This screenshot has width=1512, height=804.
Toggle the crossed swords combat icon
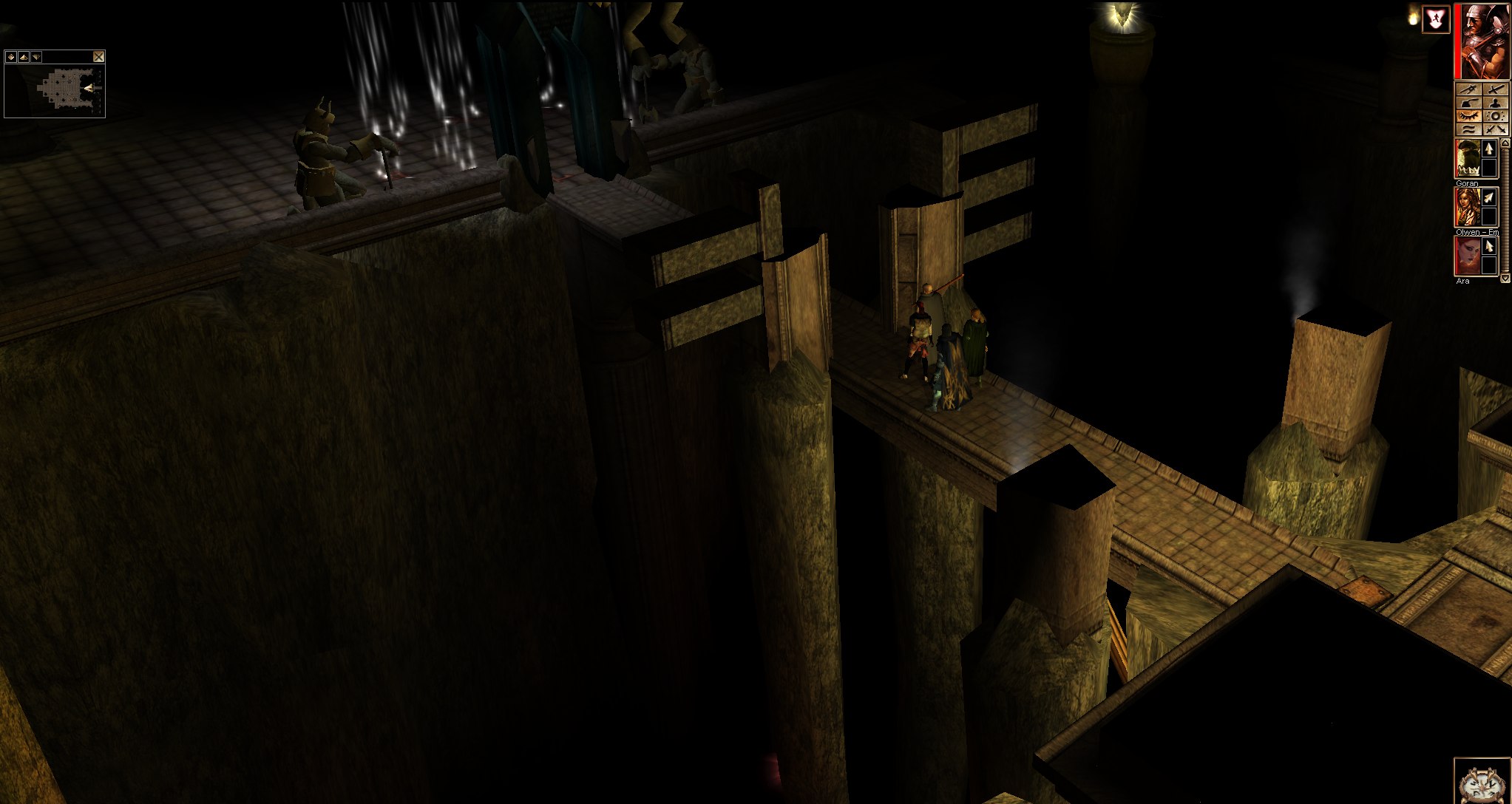[1496, 130]
